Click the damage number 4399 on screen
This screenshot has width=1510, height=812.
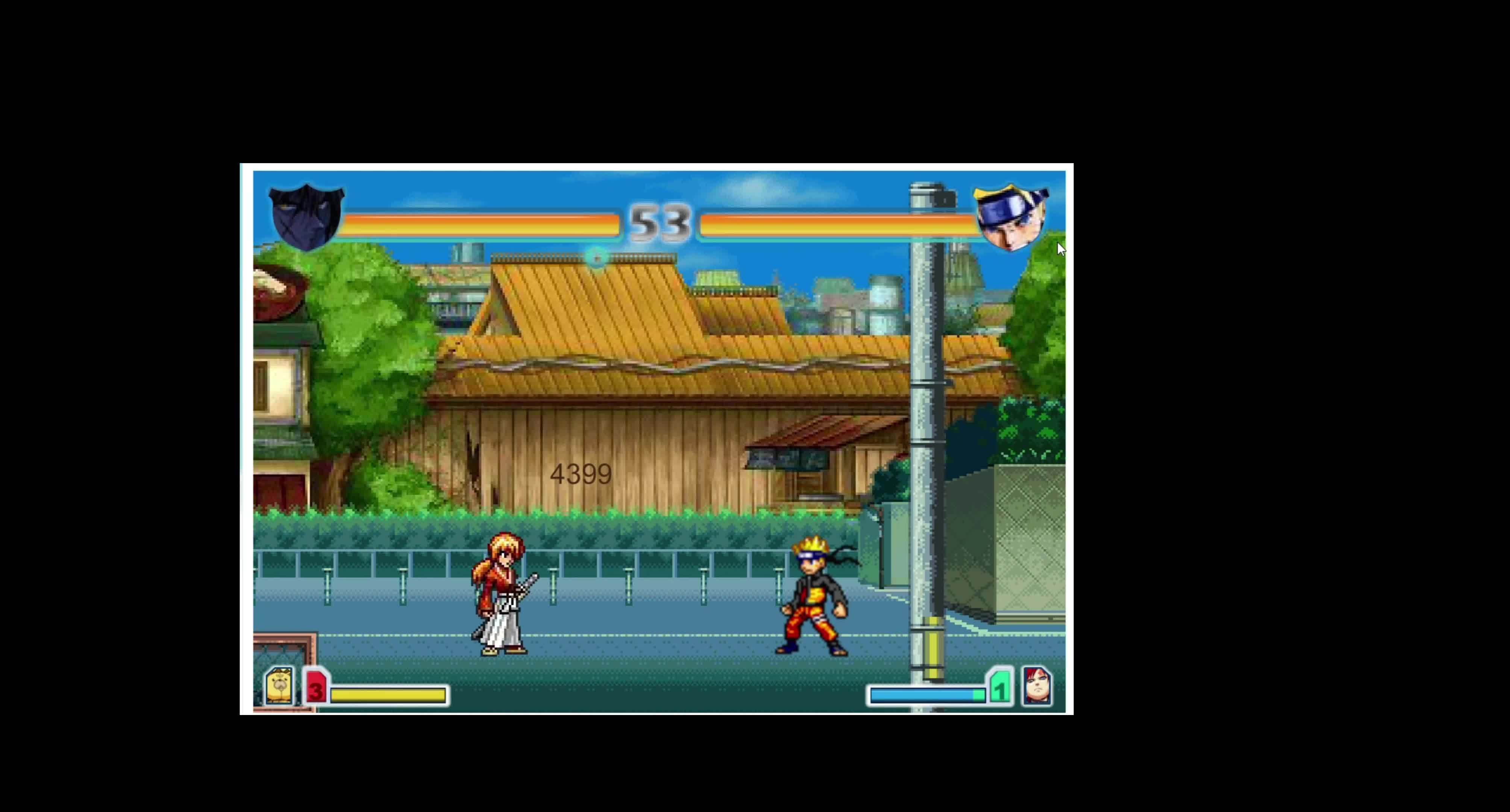point(581,474)
